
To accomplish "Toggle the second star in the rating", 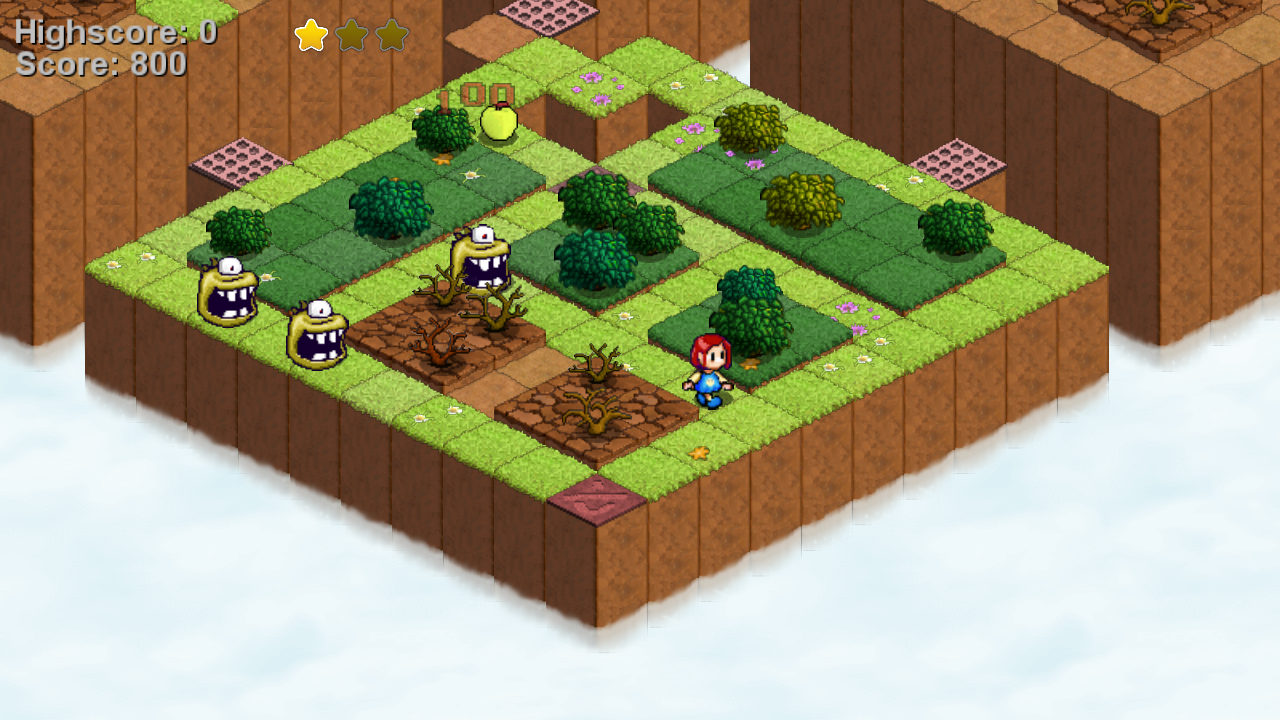I will coord(352,35).
